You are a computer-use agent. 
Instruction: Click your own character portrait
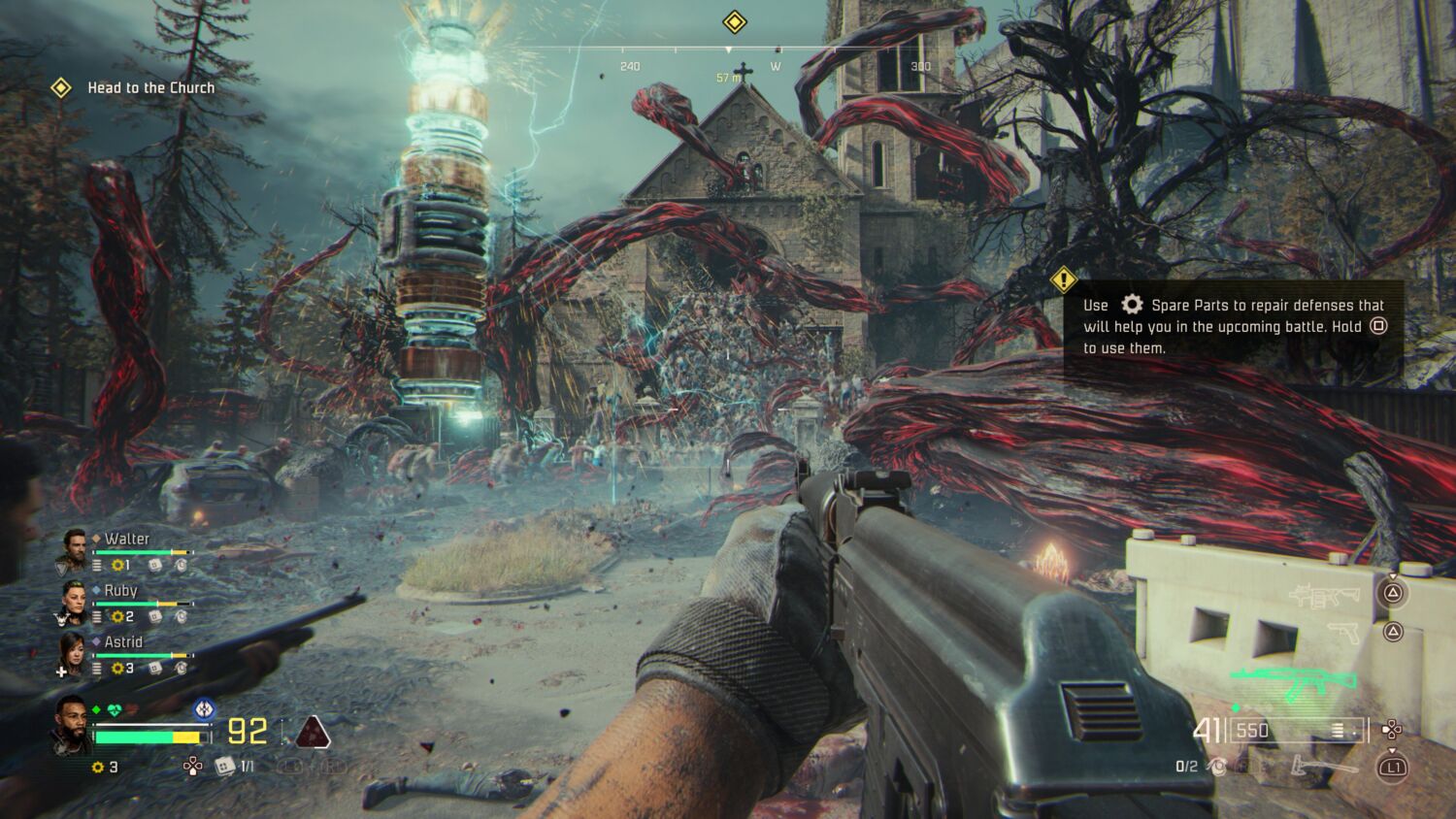(72, 723)
